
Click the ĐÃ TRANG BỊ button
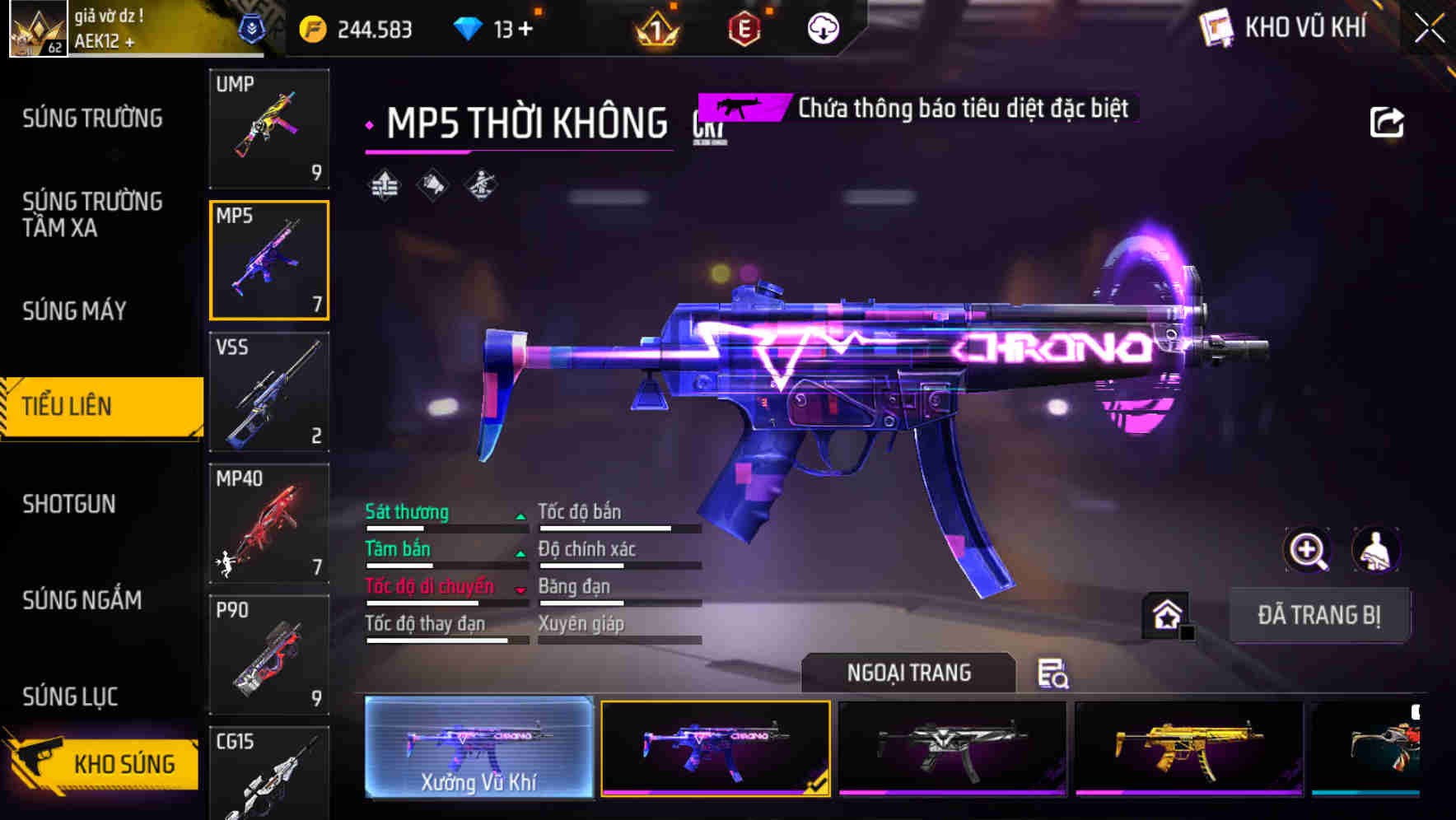pyautogui.click(x=1320, y=615)
